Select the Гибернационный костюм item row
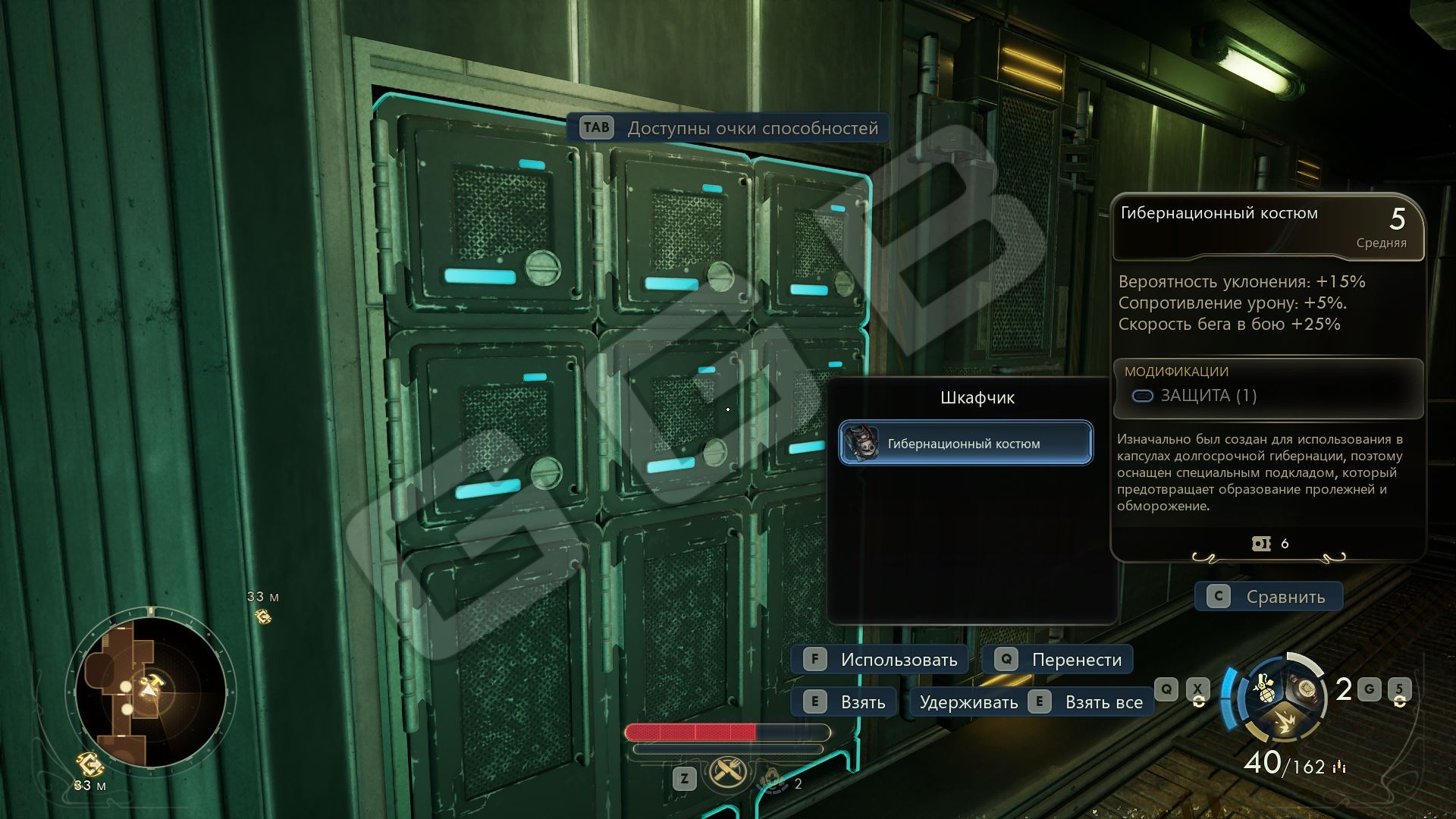The width and height of the screenshot is (1456, 819). [965, 444]
